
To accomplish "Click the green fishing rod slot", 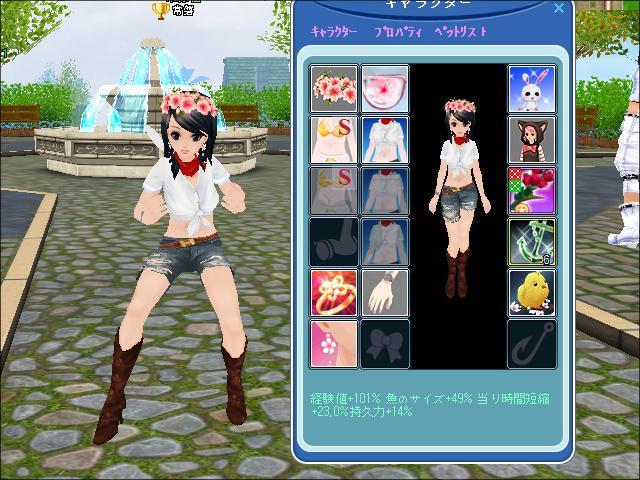I will [531, 241].
